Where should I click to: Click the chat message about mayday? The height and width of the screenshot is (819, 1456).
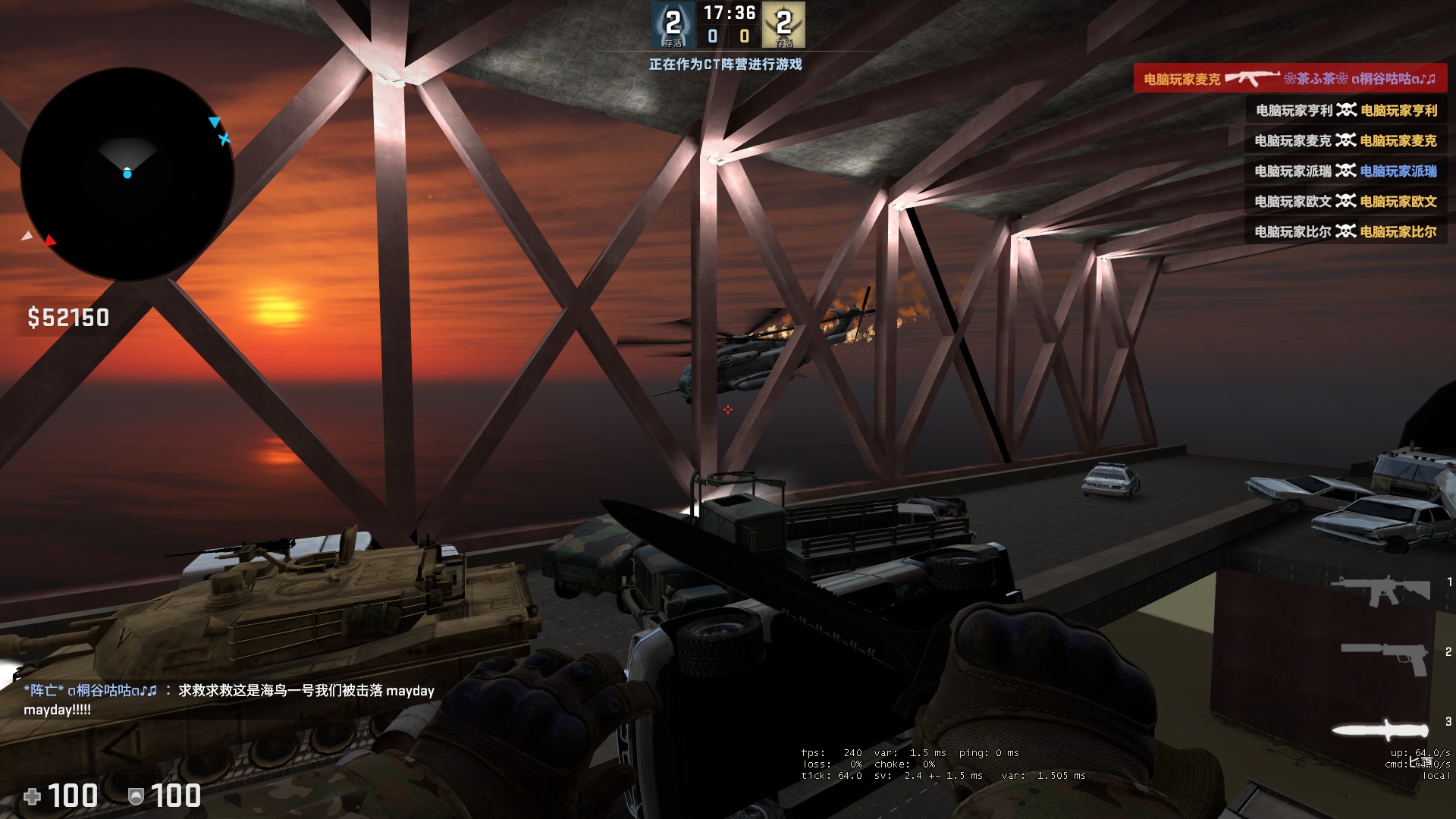[229, 699]
